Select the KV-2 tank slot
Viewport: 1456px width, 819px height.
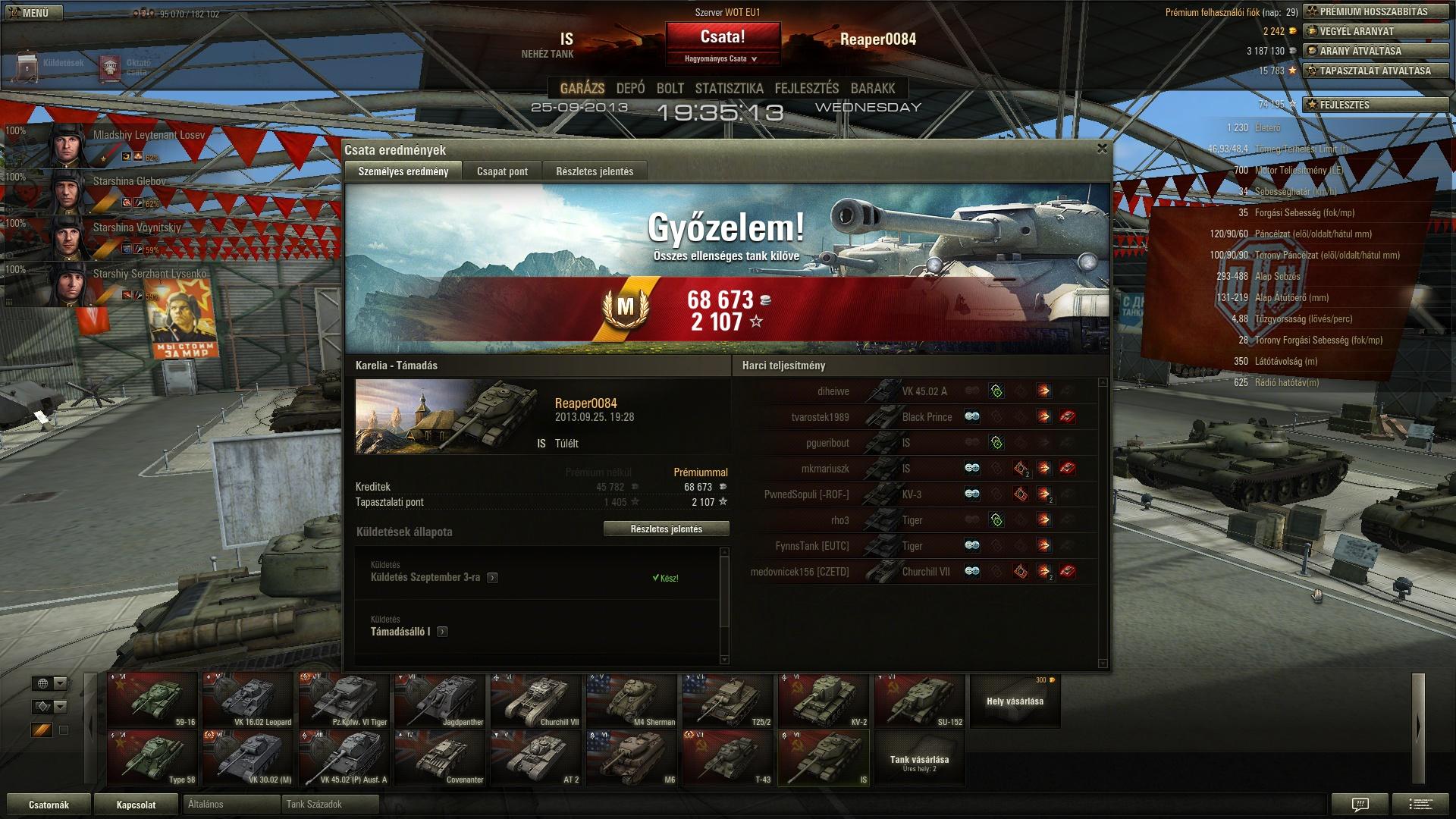pyautogui.click(x=823, y=700)
